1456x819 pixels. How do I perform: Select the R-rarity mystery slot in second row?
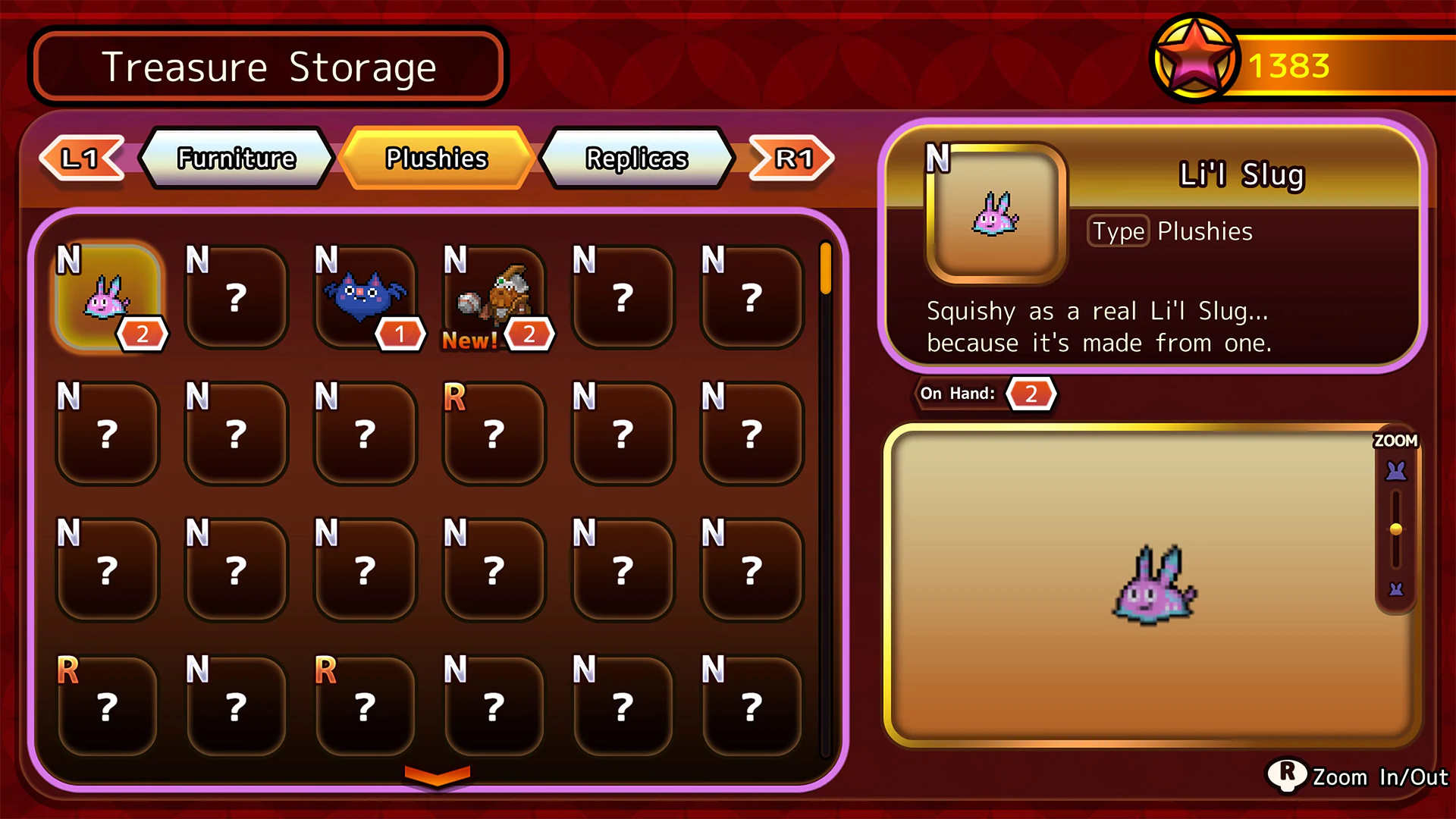[x=494, y=432]
